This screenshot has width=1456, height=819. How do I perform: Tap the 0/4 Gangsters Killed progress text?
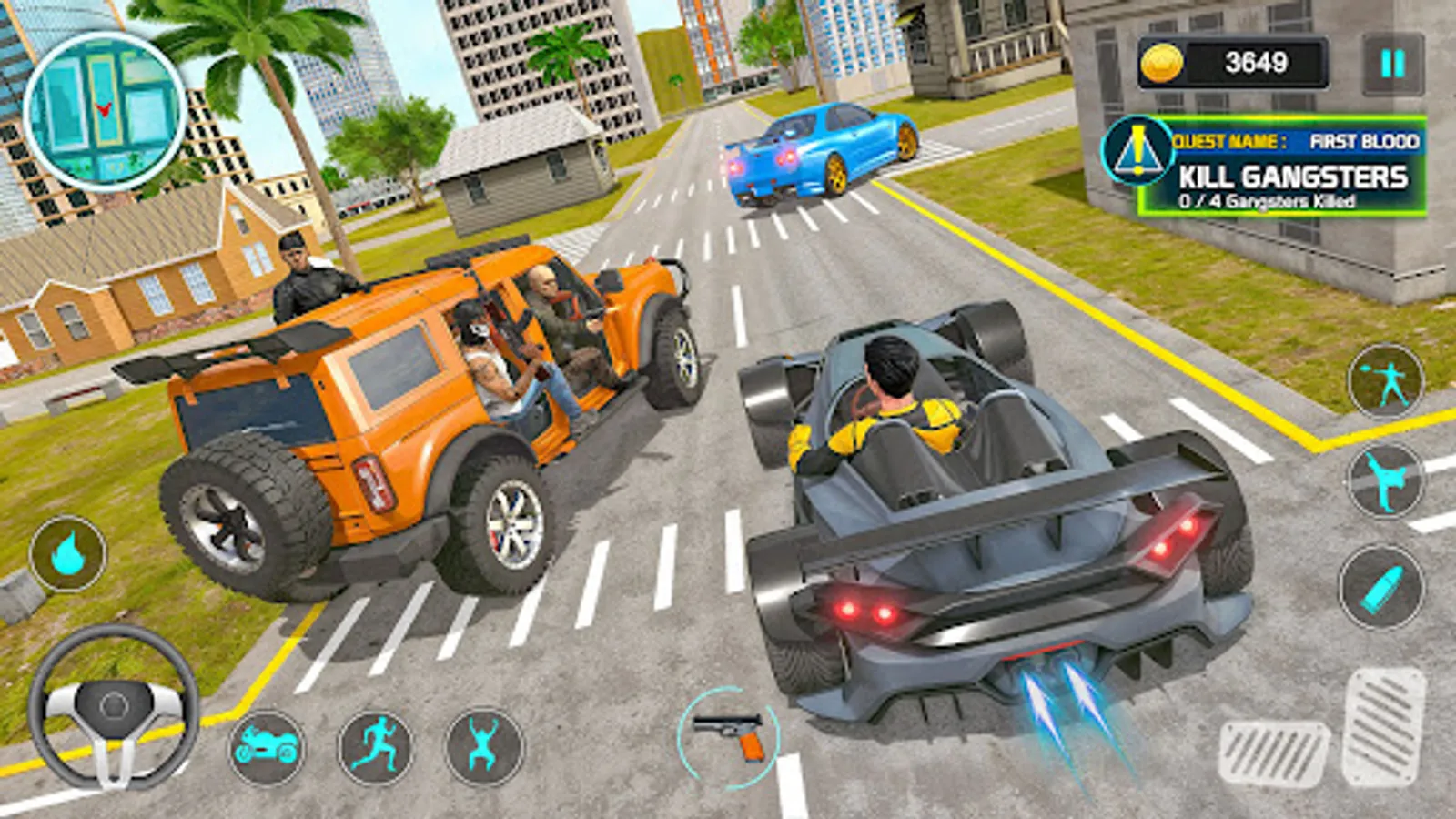click(x=1268, y=202)
